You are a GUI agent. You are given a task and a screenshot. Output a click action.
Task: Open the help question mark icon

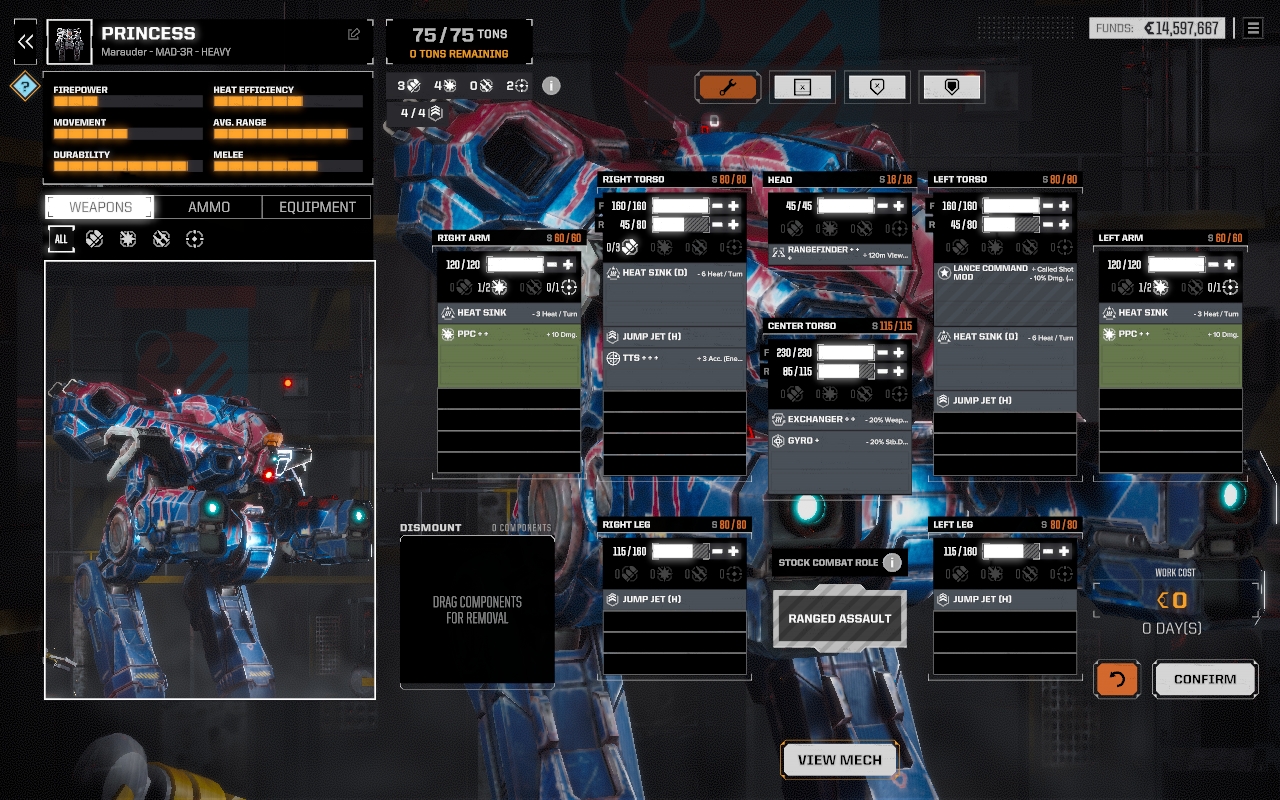(x=25, y=86)
